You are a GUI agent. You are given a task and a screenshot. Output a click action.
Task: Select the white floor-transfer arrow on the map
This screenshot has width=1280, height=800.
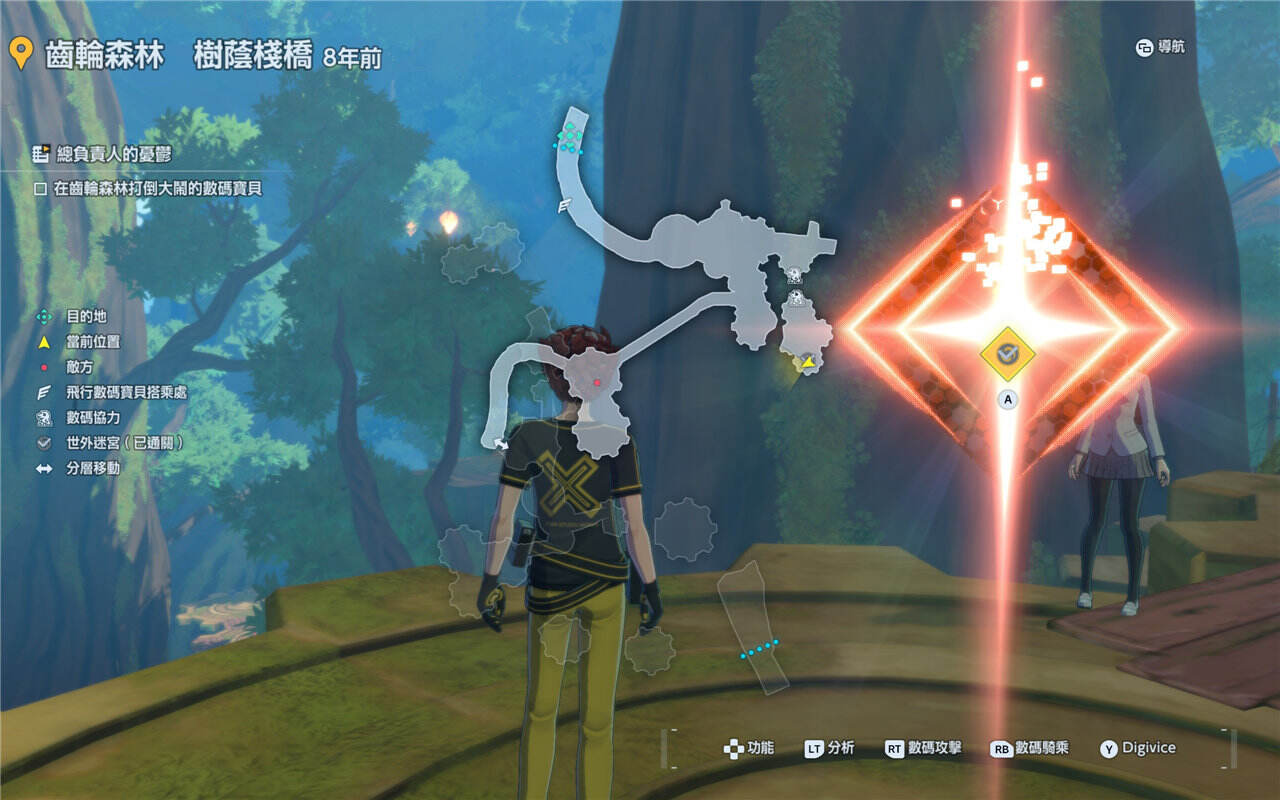click(501, 443)
